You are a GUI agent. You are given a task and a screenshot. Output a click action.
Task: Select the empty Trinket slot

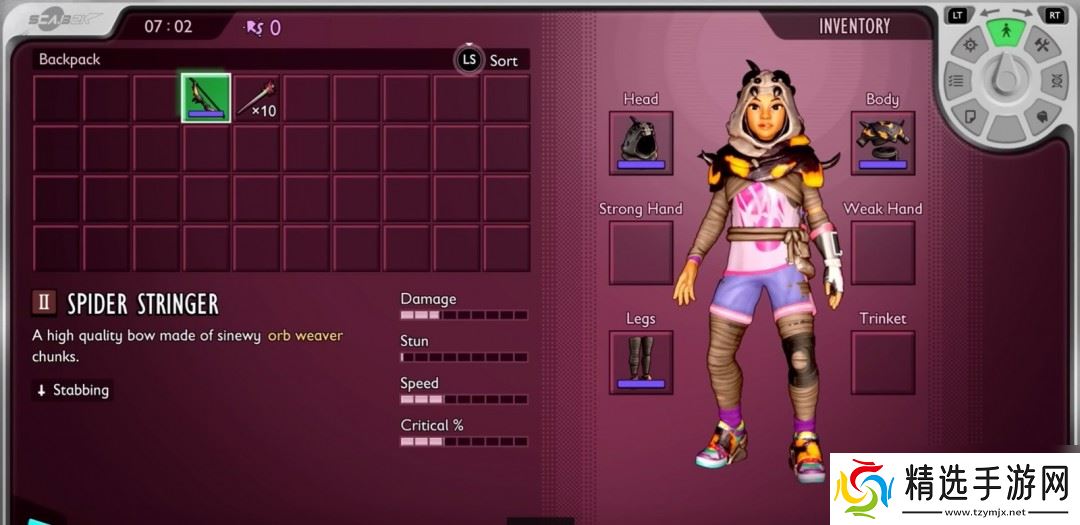pyautogui.click(x=883, y=362)
